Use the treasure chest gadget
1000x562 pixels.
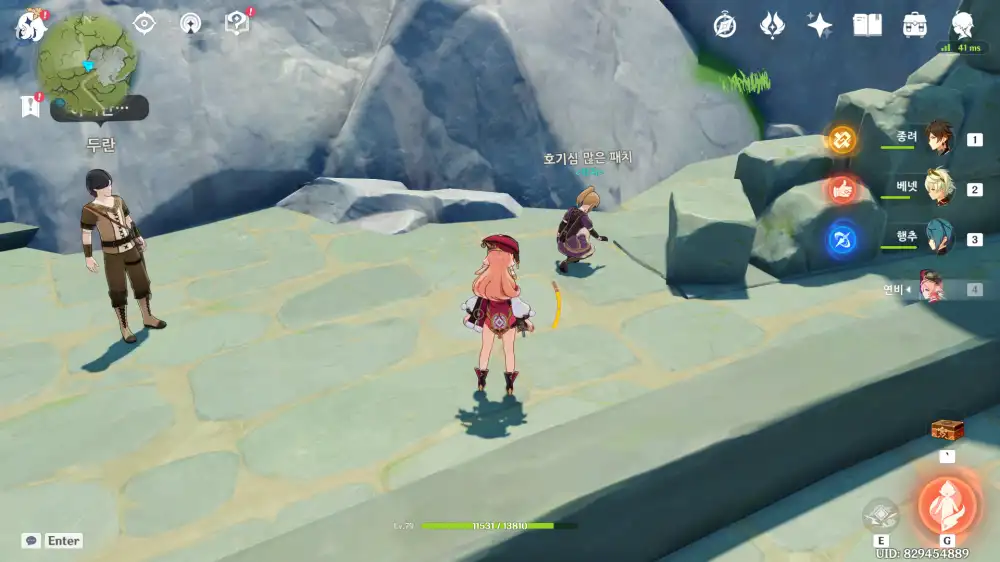[x=947, y=430]
